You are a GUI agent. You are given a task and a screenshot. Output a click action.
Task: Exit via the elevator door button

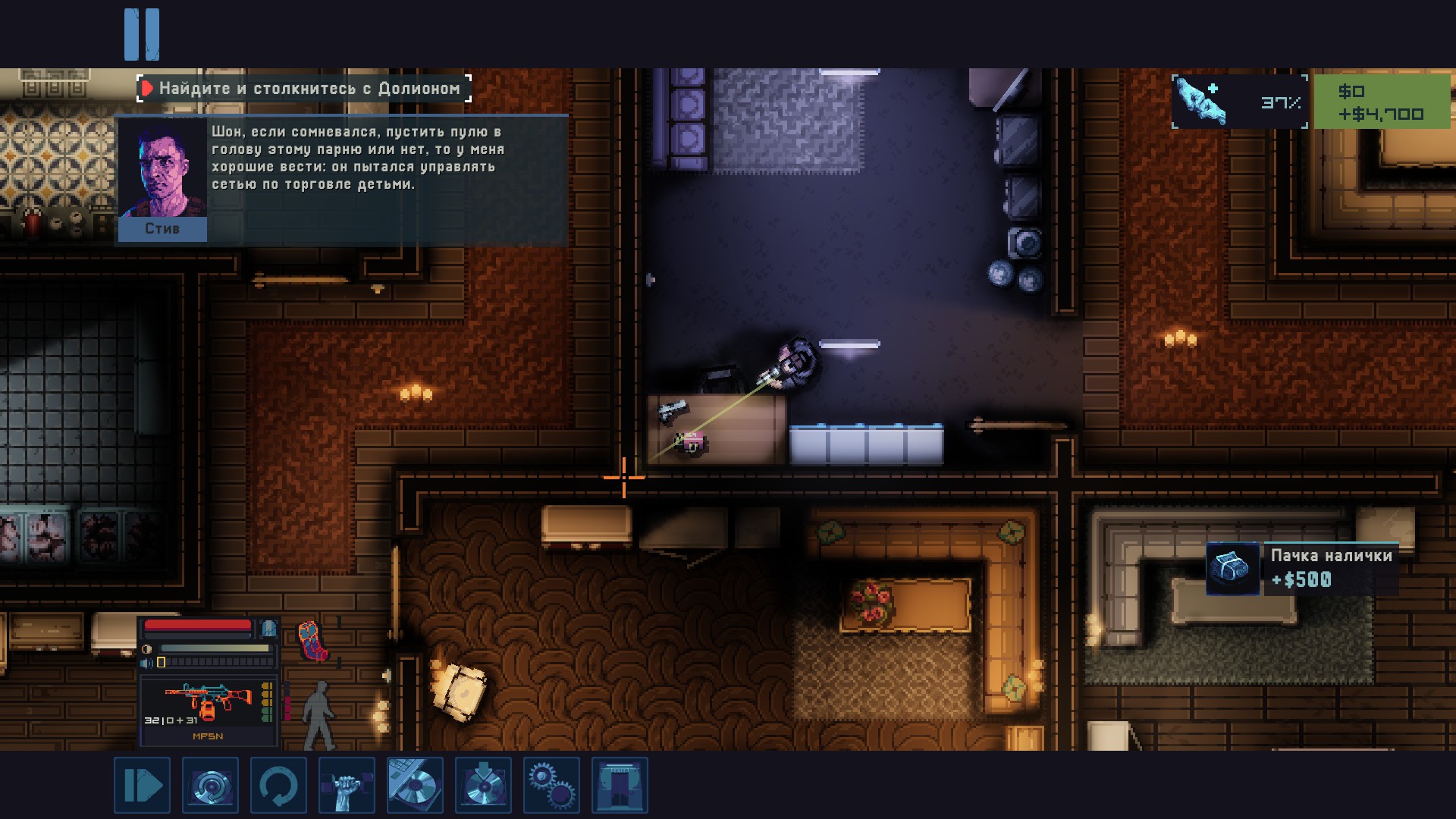point(620,785)
